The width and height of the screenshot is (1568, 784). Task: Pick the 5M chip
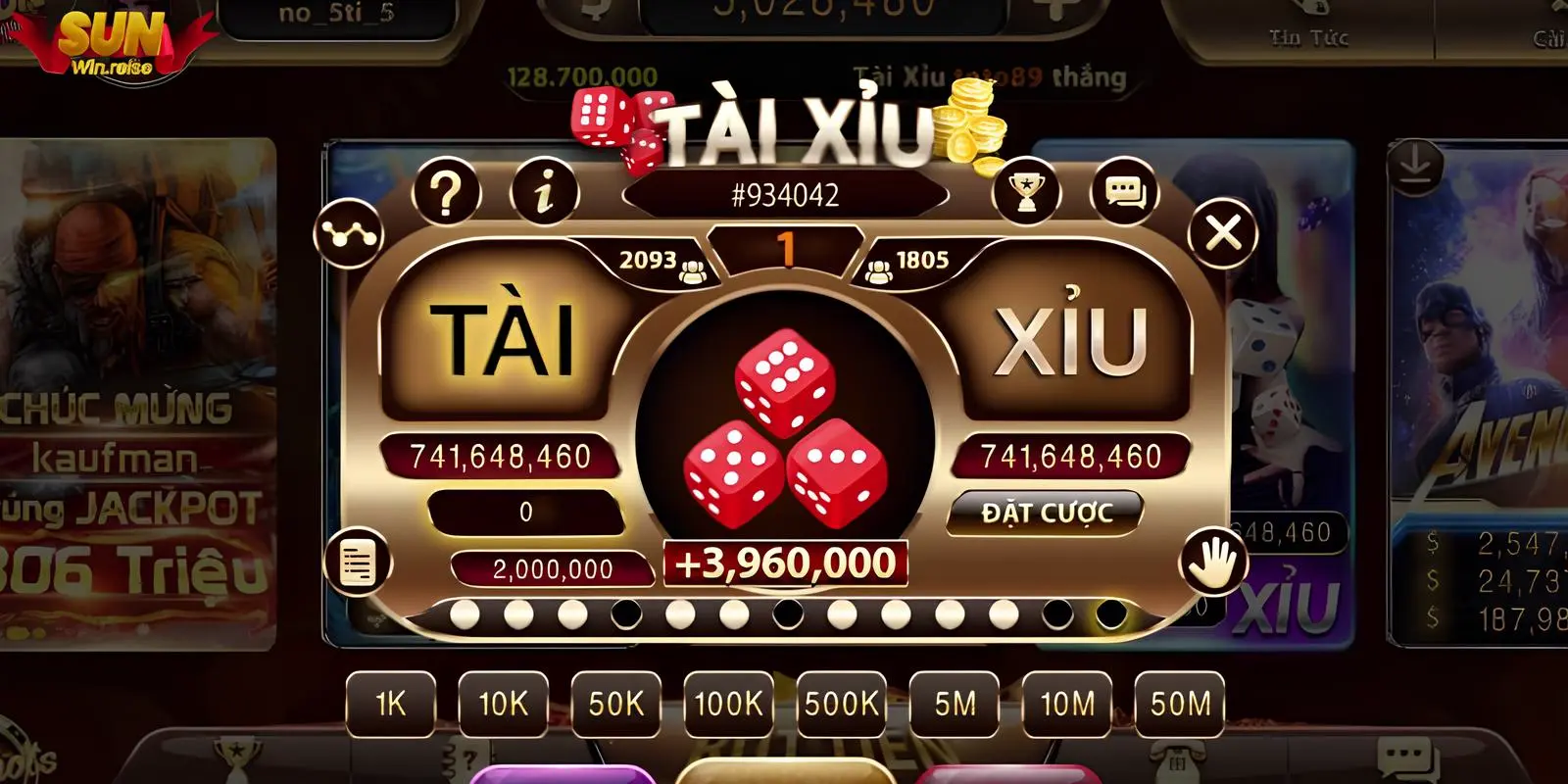point(955,704)
